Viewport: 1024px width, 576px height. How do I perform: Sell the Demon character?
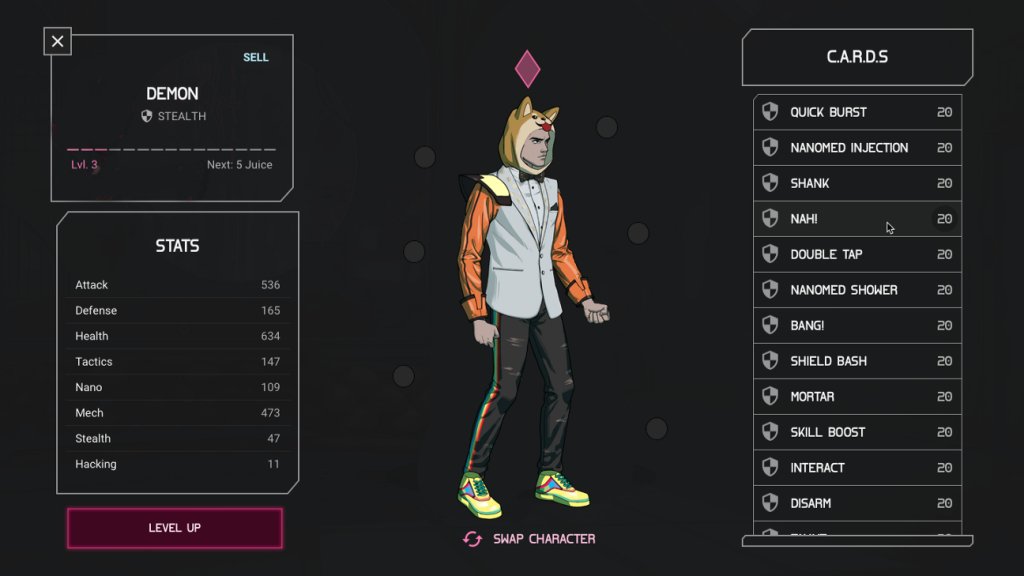(256, 57)
